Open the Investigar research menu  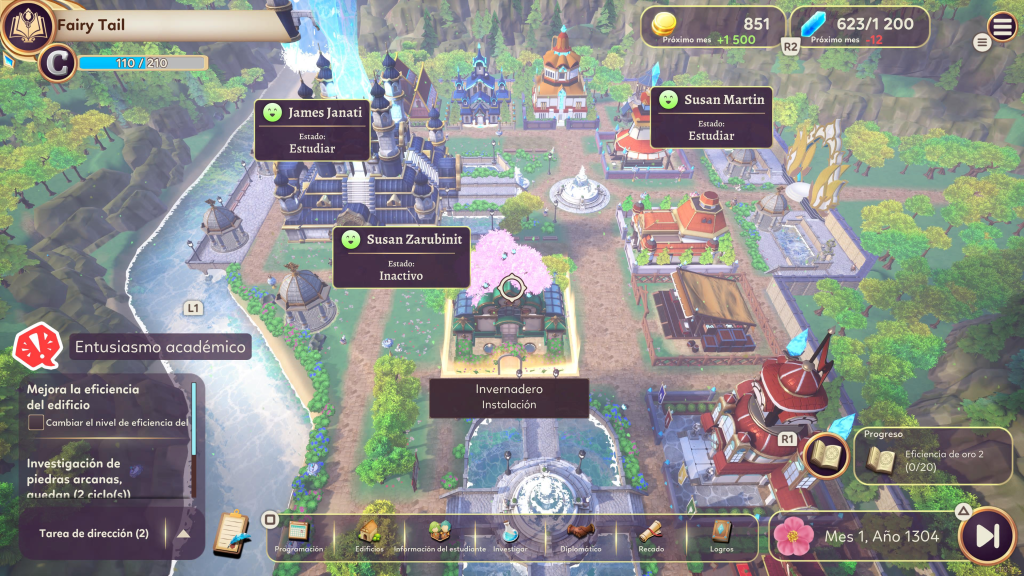click(510, 535)
